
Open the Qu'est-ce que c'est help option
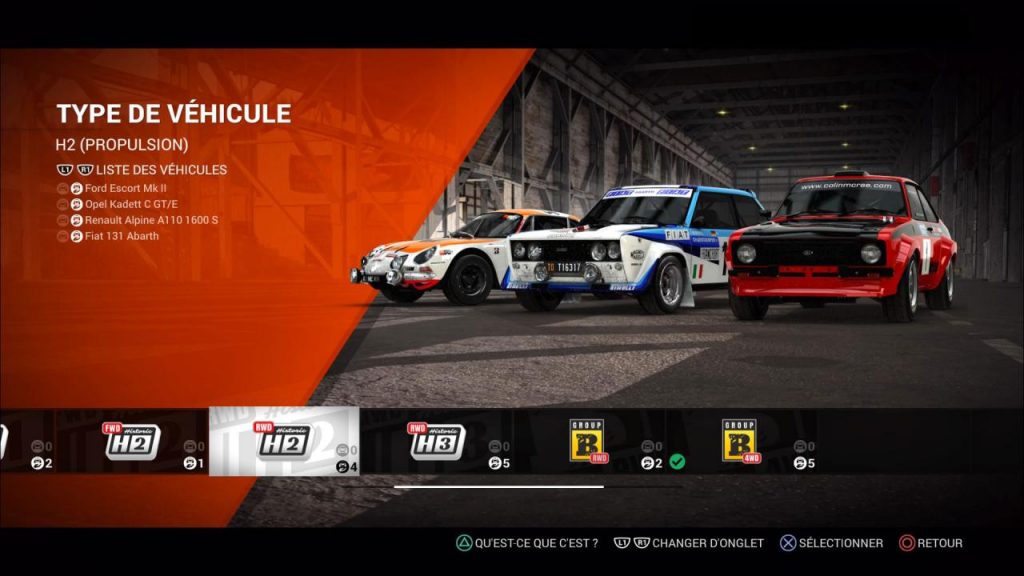tap(527, 543)
